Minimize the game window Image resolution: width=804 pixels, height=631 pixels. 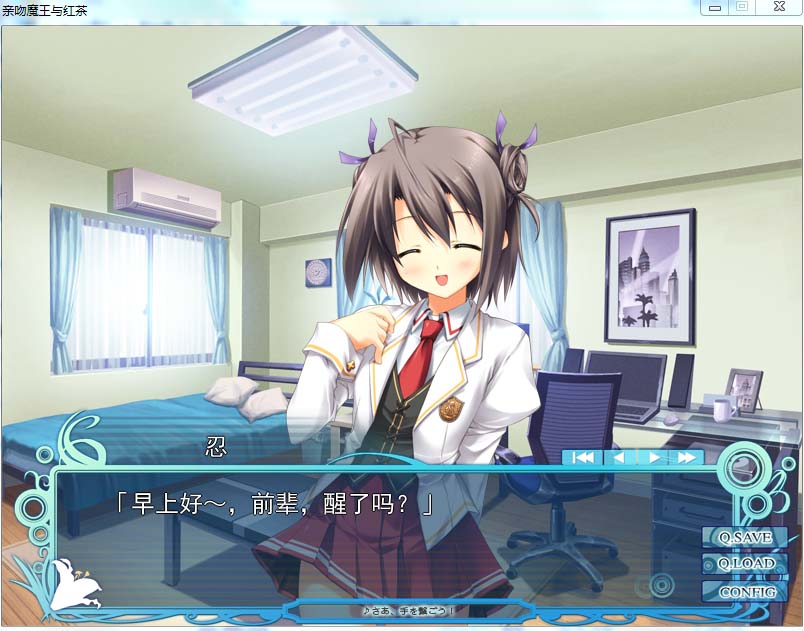coord(714,7)
